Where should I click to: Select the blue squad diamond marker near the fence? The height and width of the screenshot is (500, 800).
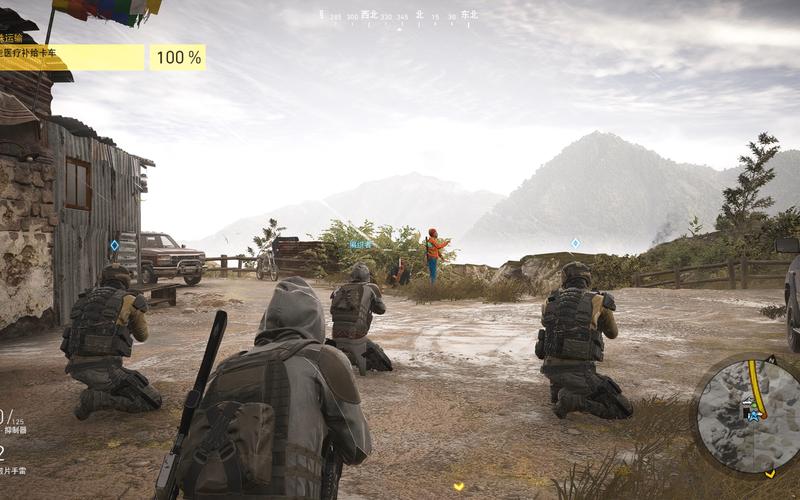click(575, 243)
